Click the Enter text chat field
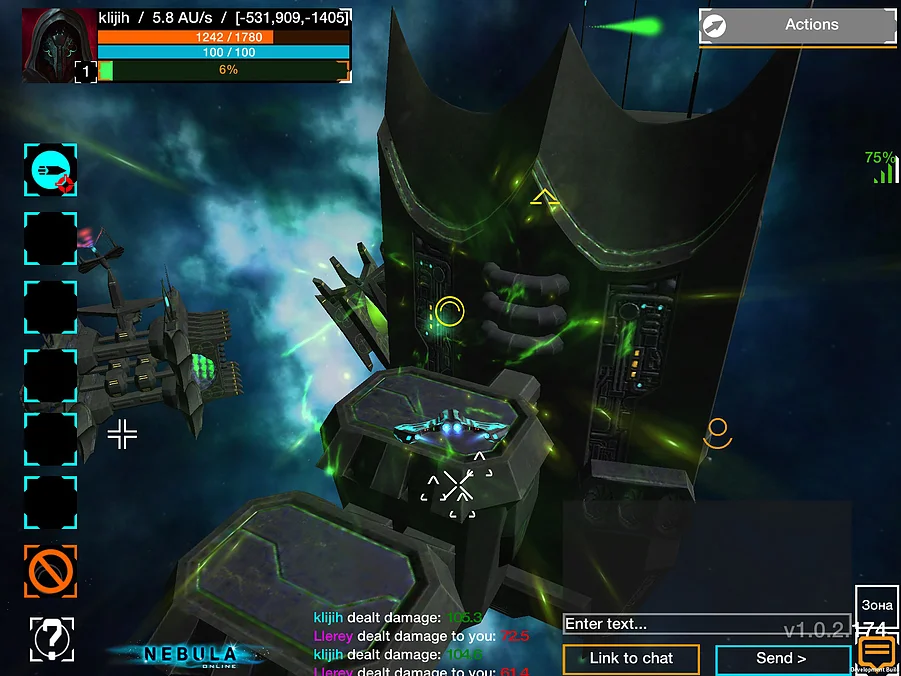Screen dimensions: 901x676 coord(706,624)
